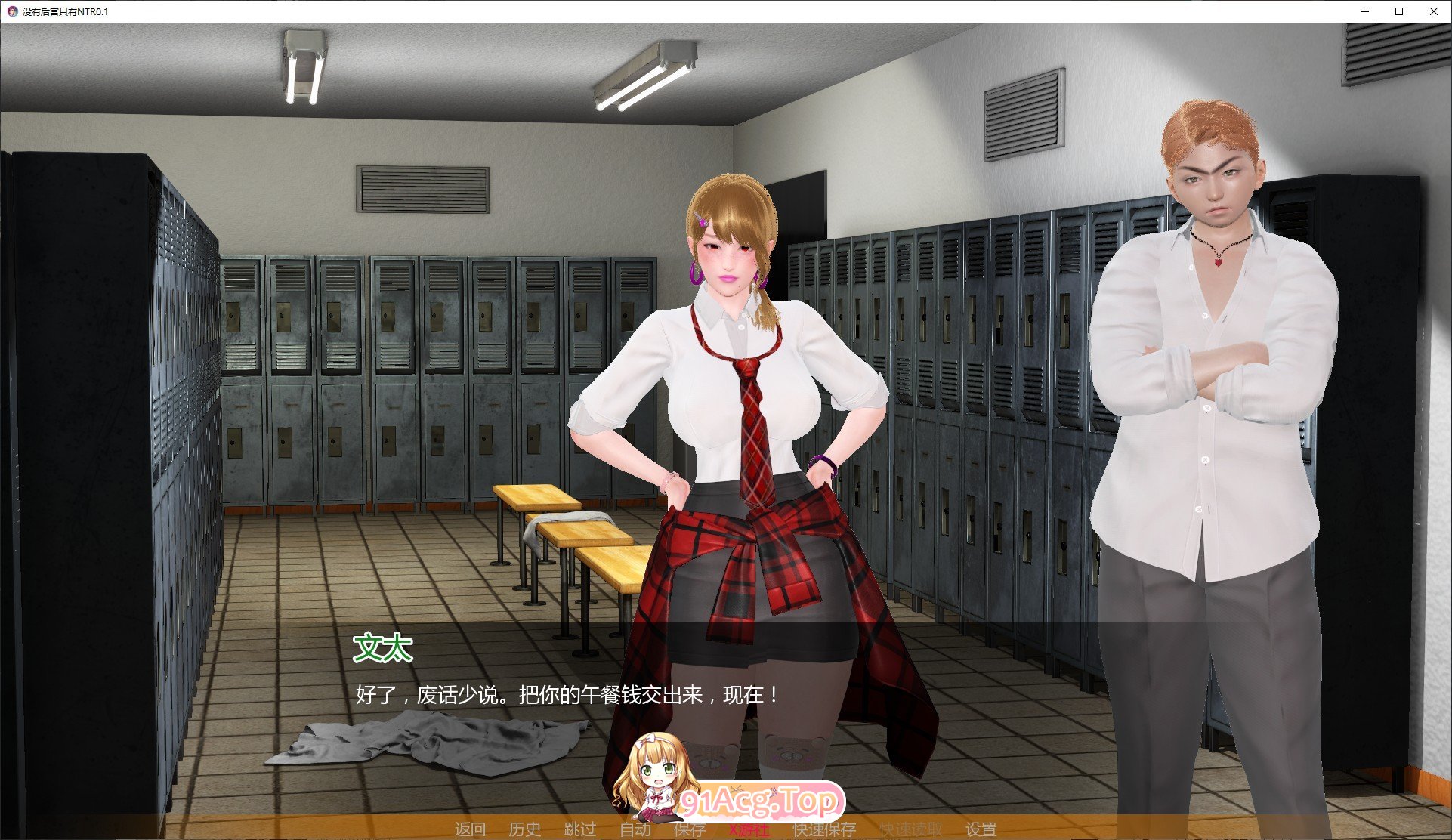Perform a 快速保存 quick save

[823, 829]
